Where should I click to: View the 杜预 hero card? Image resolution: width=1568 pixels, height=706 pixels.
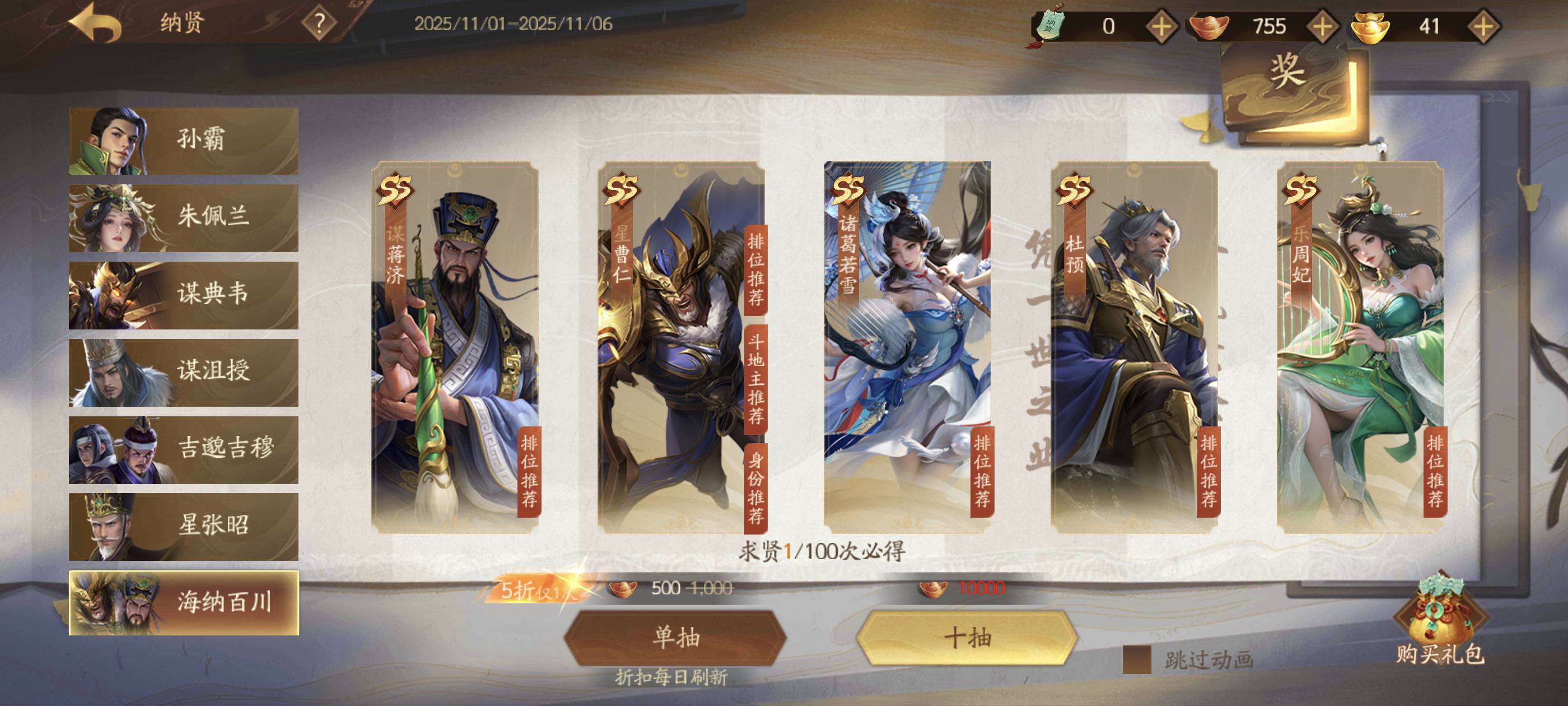(x=1133, y=347)
